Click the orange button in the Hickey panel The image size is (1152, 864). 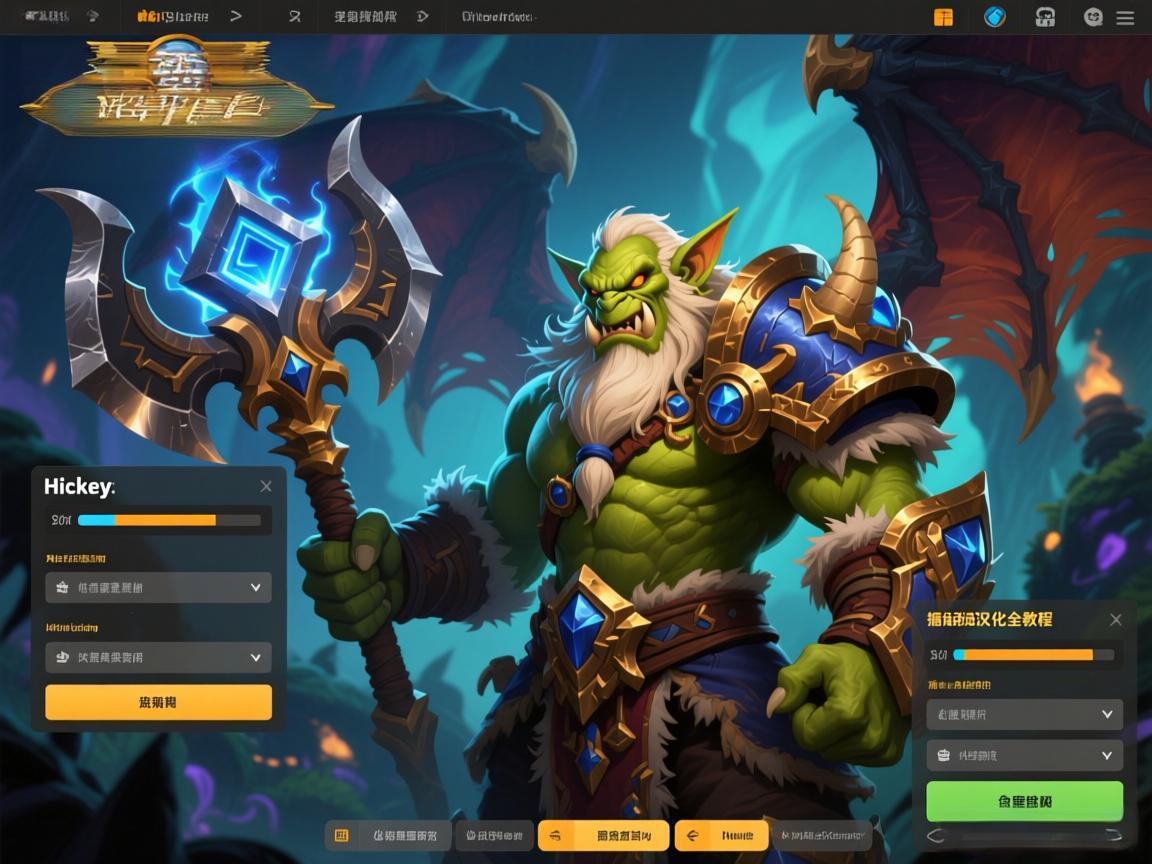(x=158, y=702)
